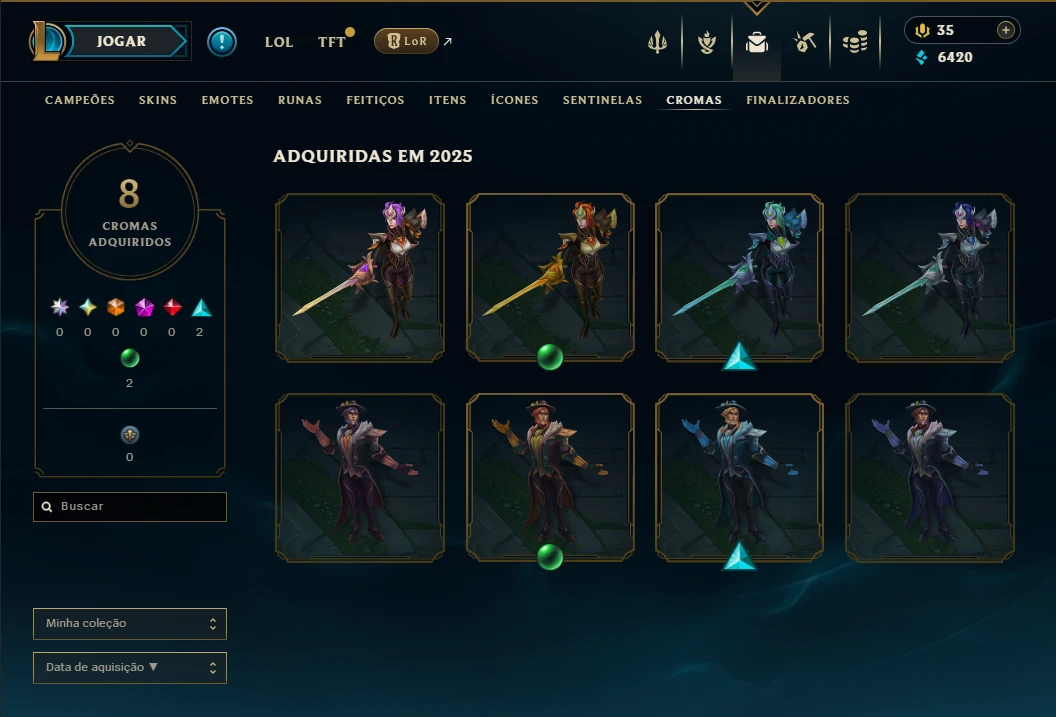1056x717 pixels.
Task: Click the Buscar search field
Action: point(130,507)
